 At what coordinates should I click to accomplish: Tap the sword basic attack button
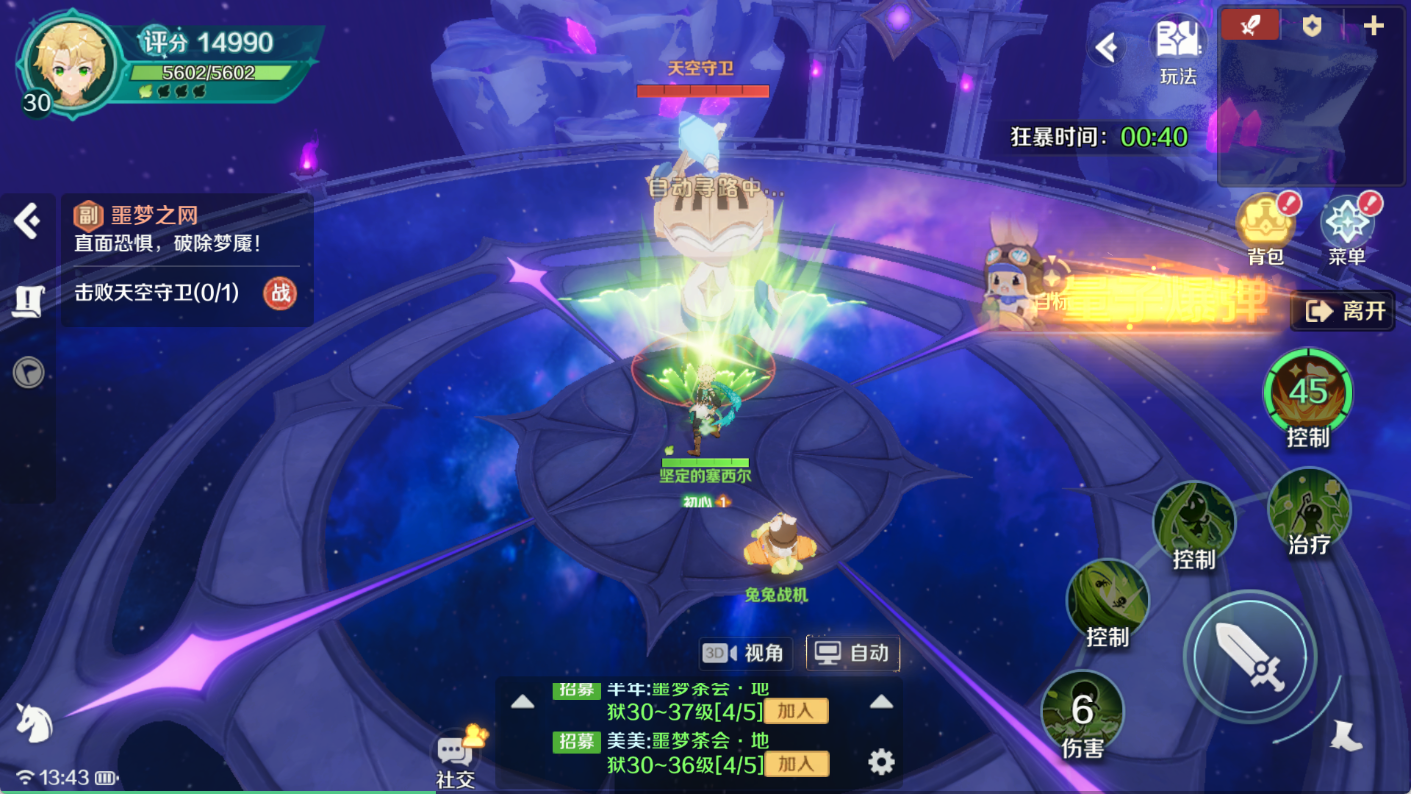[x=1249, y=656]
